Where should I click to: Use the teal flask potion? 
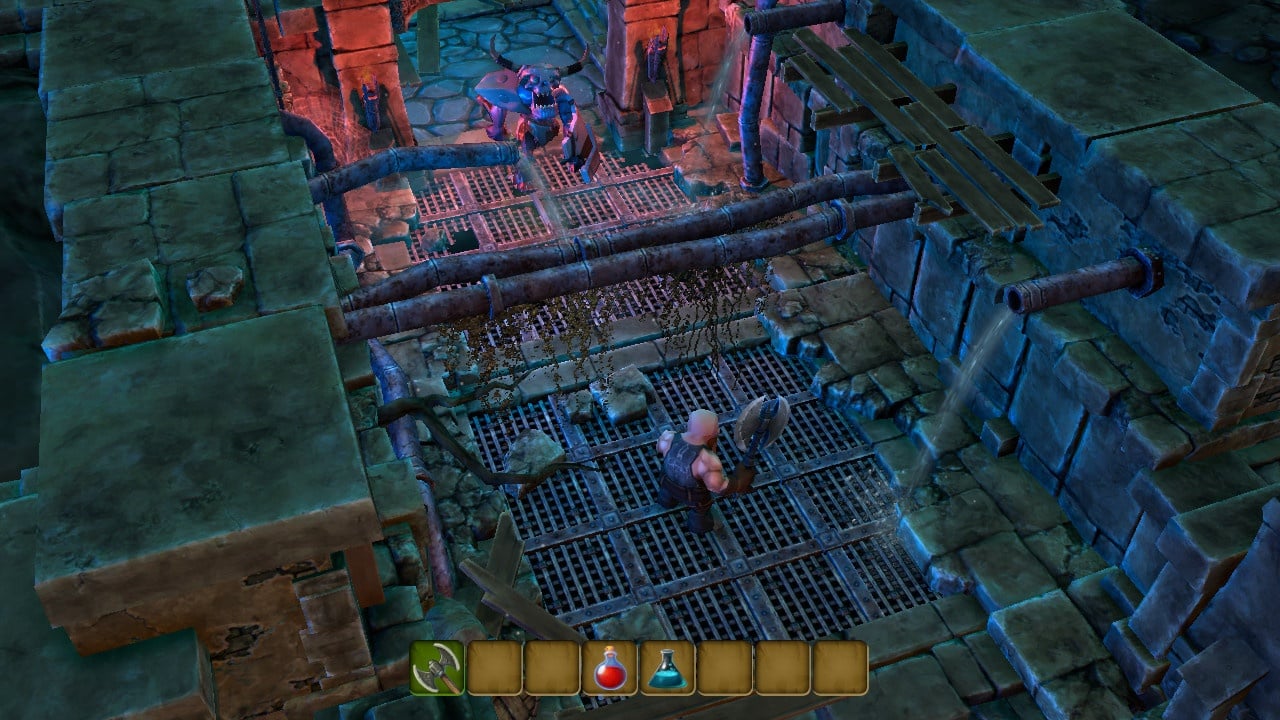pos(667,668)
